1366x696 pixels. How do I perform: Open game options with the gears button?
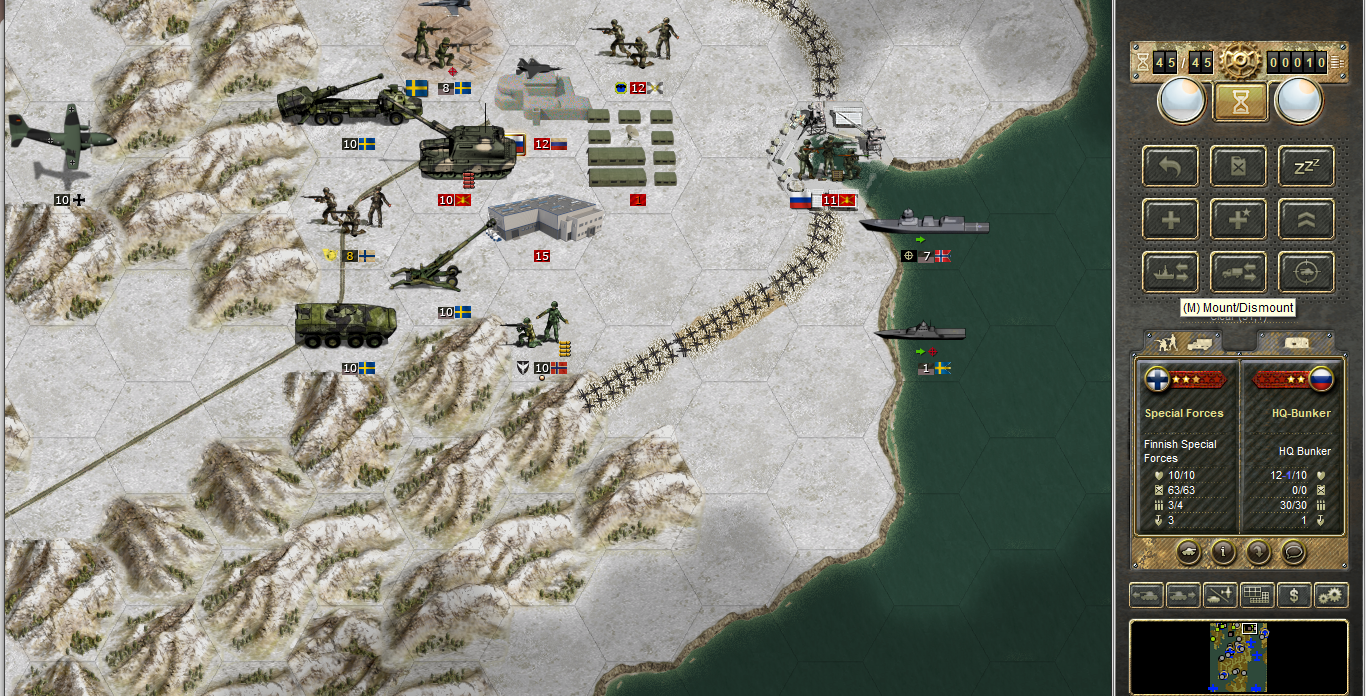[x=1331, y=595]
